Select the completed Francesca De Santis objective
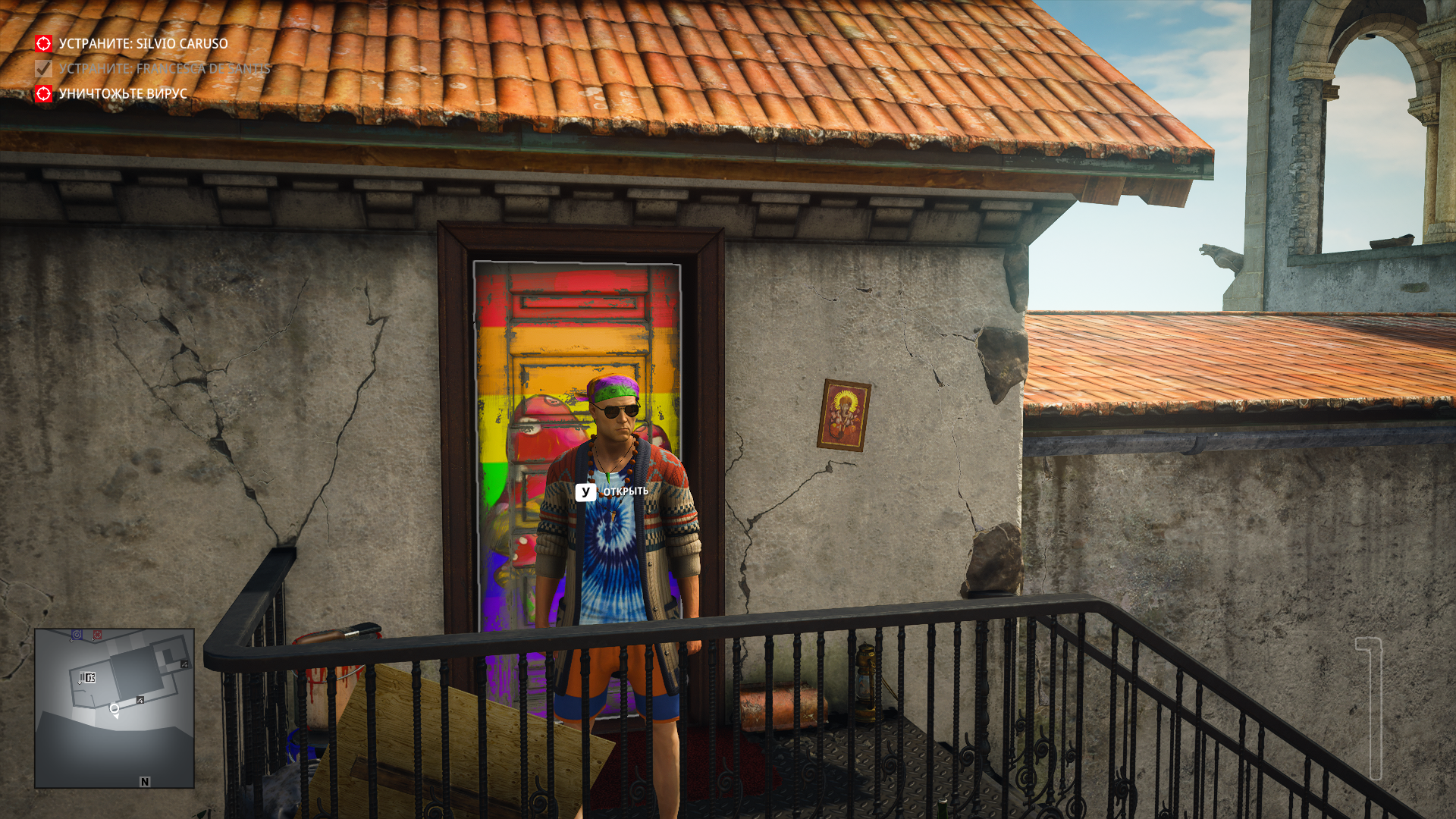This screenshot has width=1456, height=819. (x=164, y=69)
